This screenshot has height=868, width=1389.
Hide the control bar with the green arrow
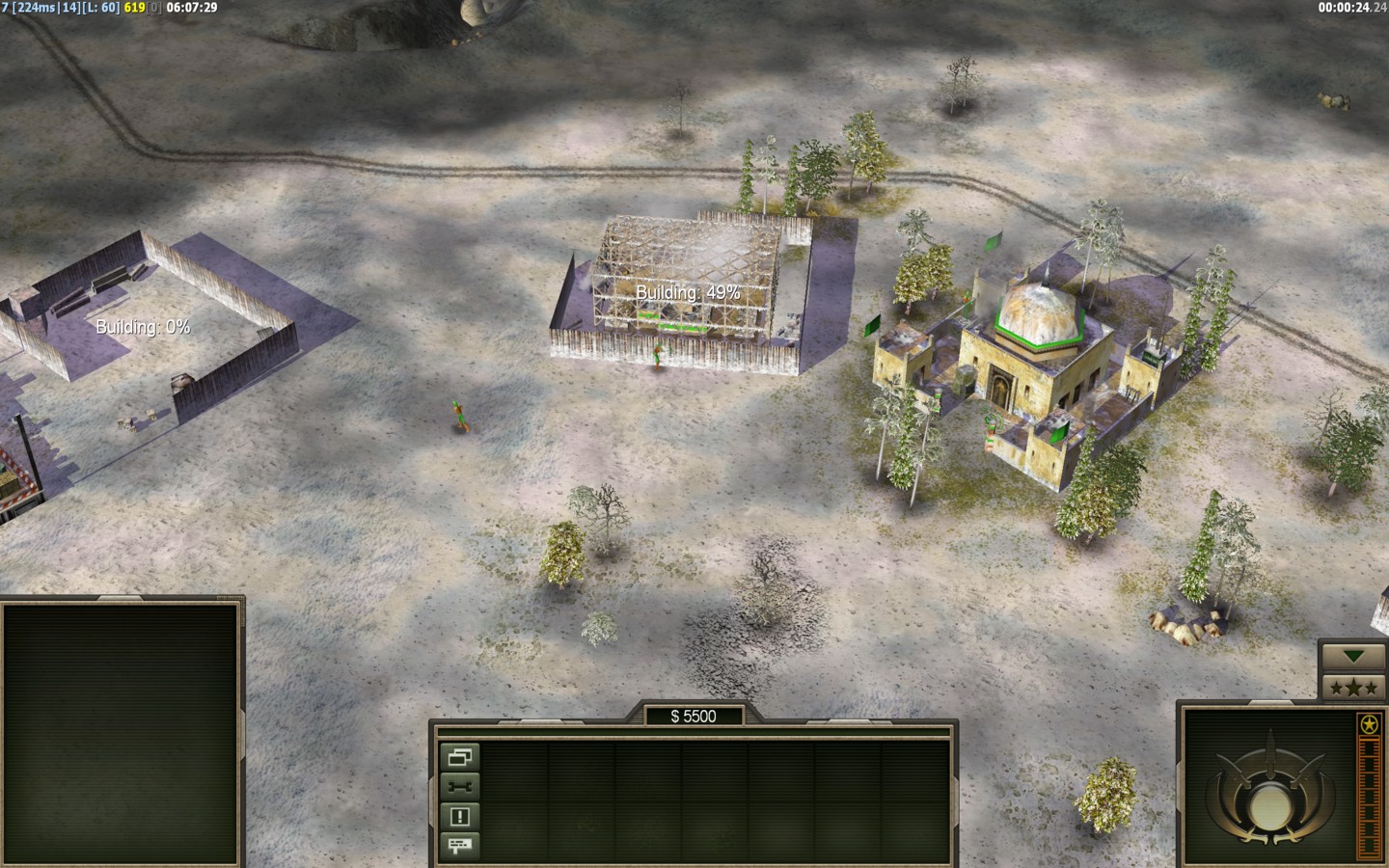[1353, 657]
